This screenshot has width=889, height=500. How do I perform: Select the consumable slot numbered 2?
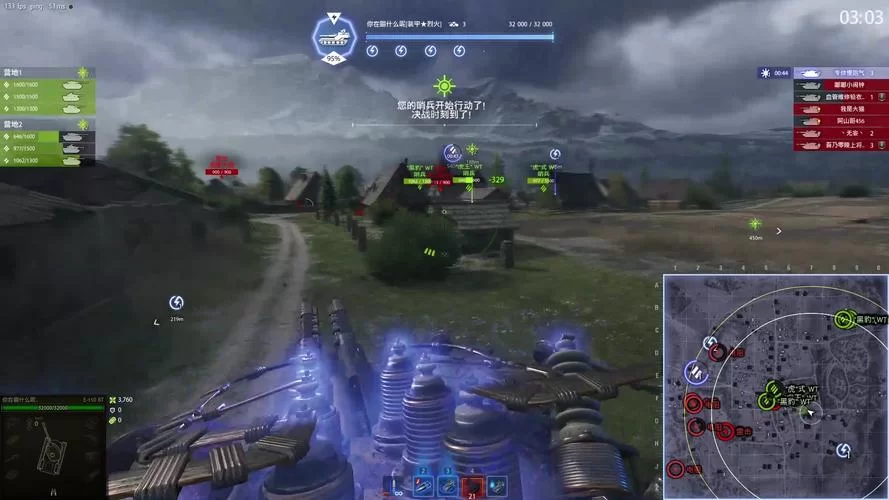click(422, 485)
